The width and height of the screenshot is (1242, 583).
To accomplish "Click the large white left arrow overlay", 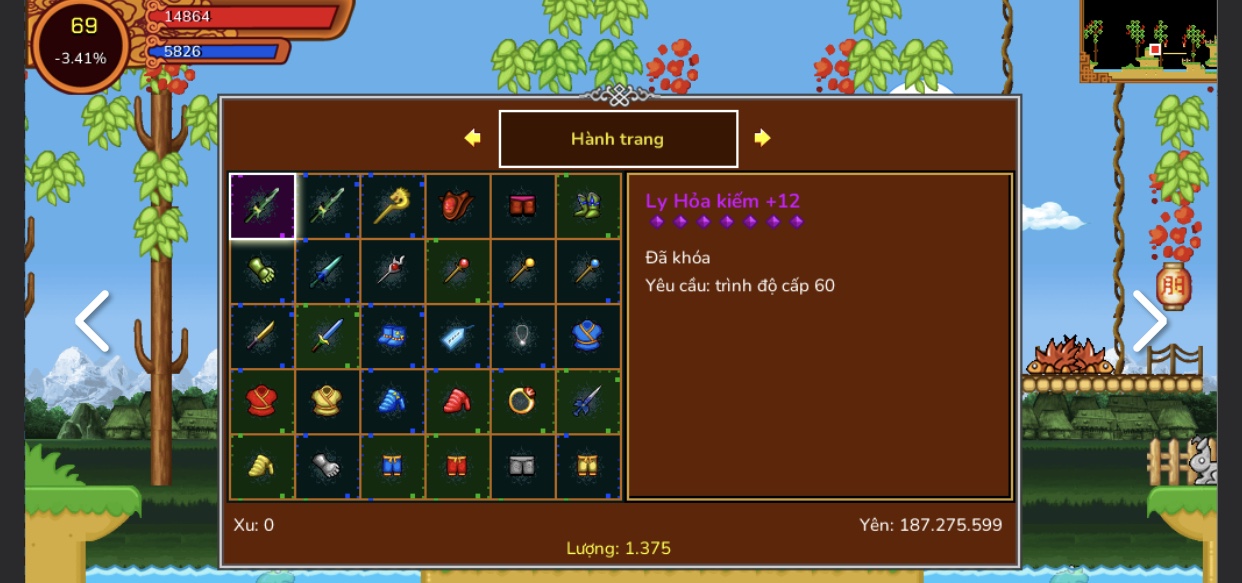I will (92, 321).
